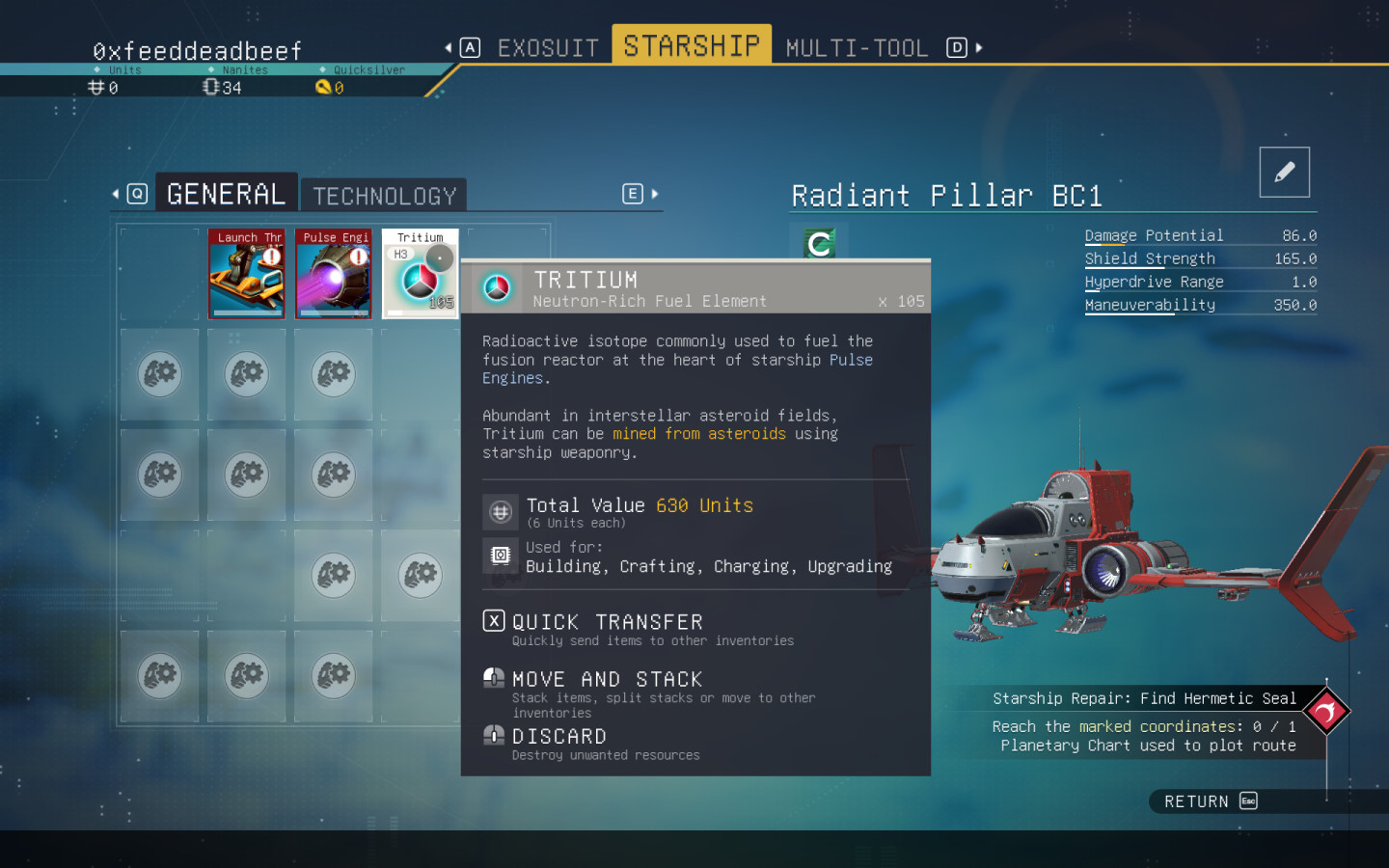Click the right arrow beside the D shortcut
This screenshot has height=868, width=1389.
coord(981,46)
